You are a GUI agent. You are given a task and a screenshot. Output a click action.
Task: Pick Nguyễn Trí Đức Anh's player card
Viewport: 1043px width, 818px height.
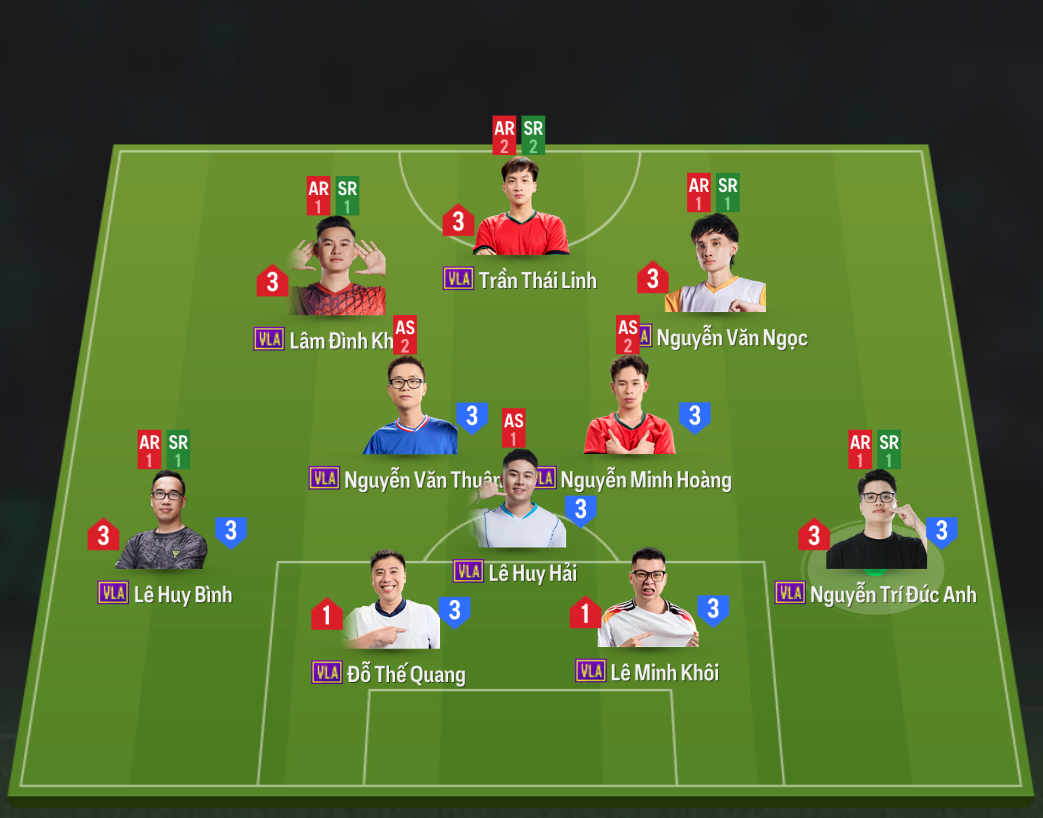click(877, 522)
